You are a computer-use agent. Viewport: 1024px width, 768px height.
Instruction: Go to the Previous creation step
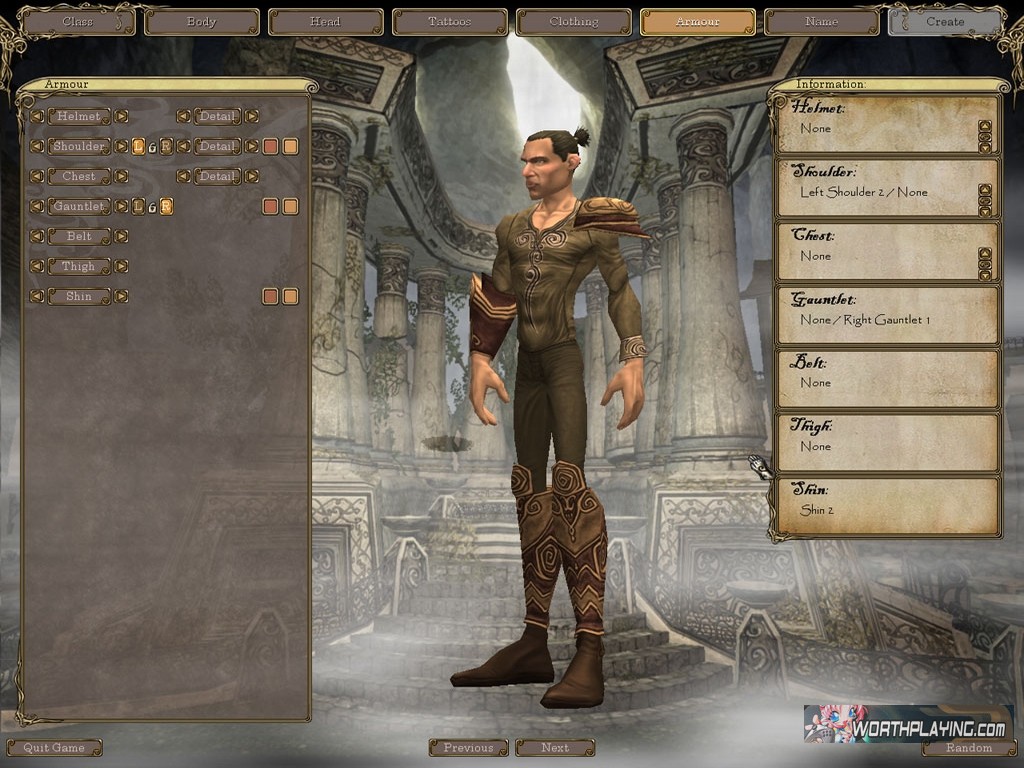point(468,747)
